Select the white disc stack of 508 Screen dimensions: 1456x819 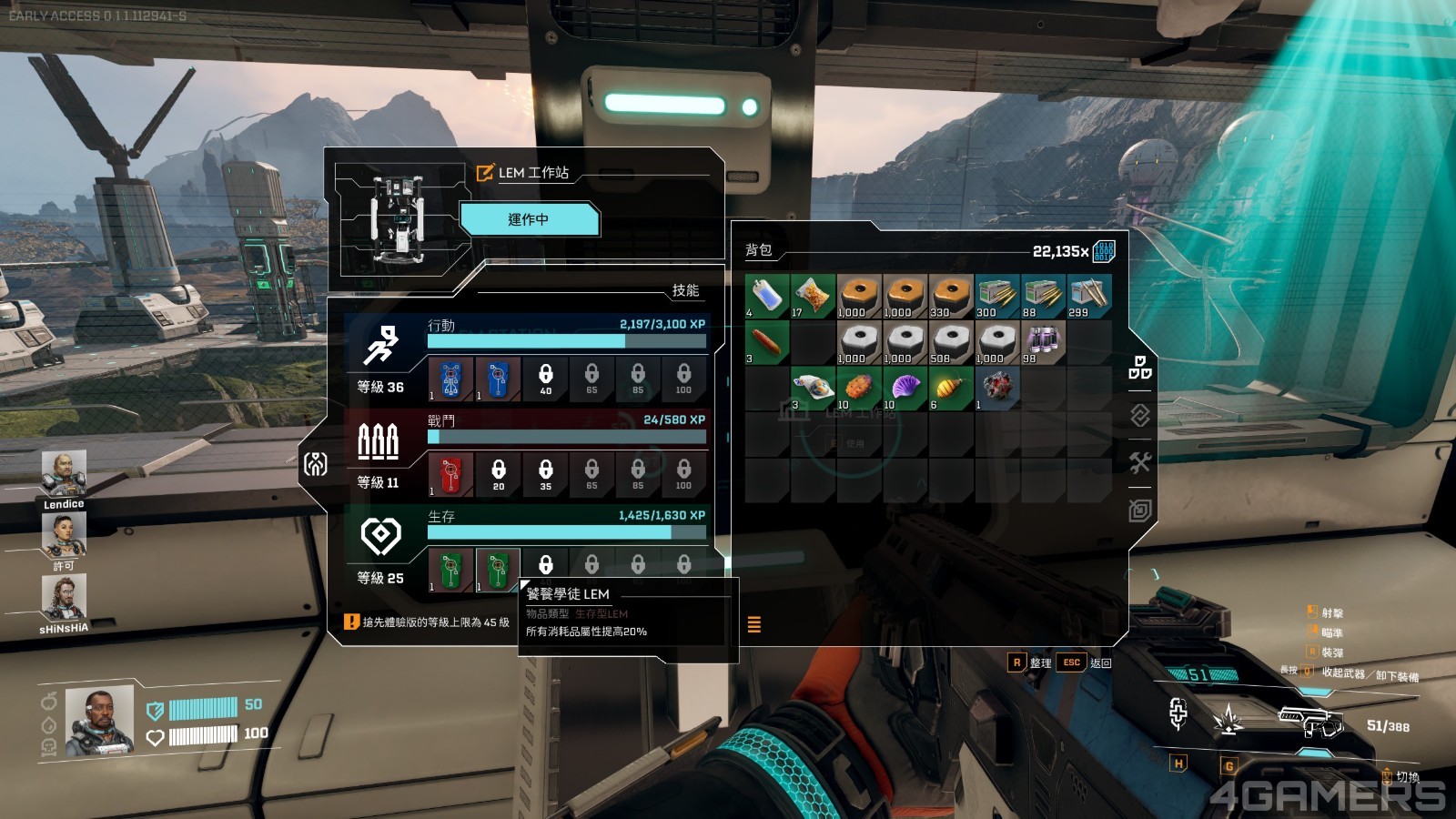(951, 342)
